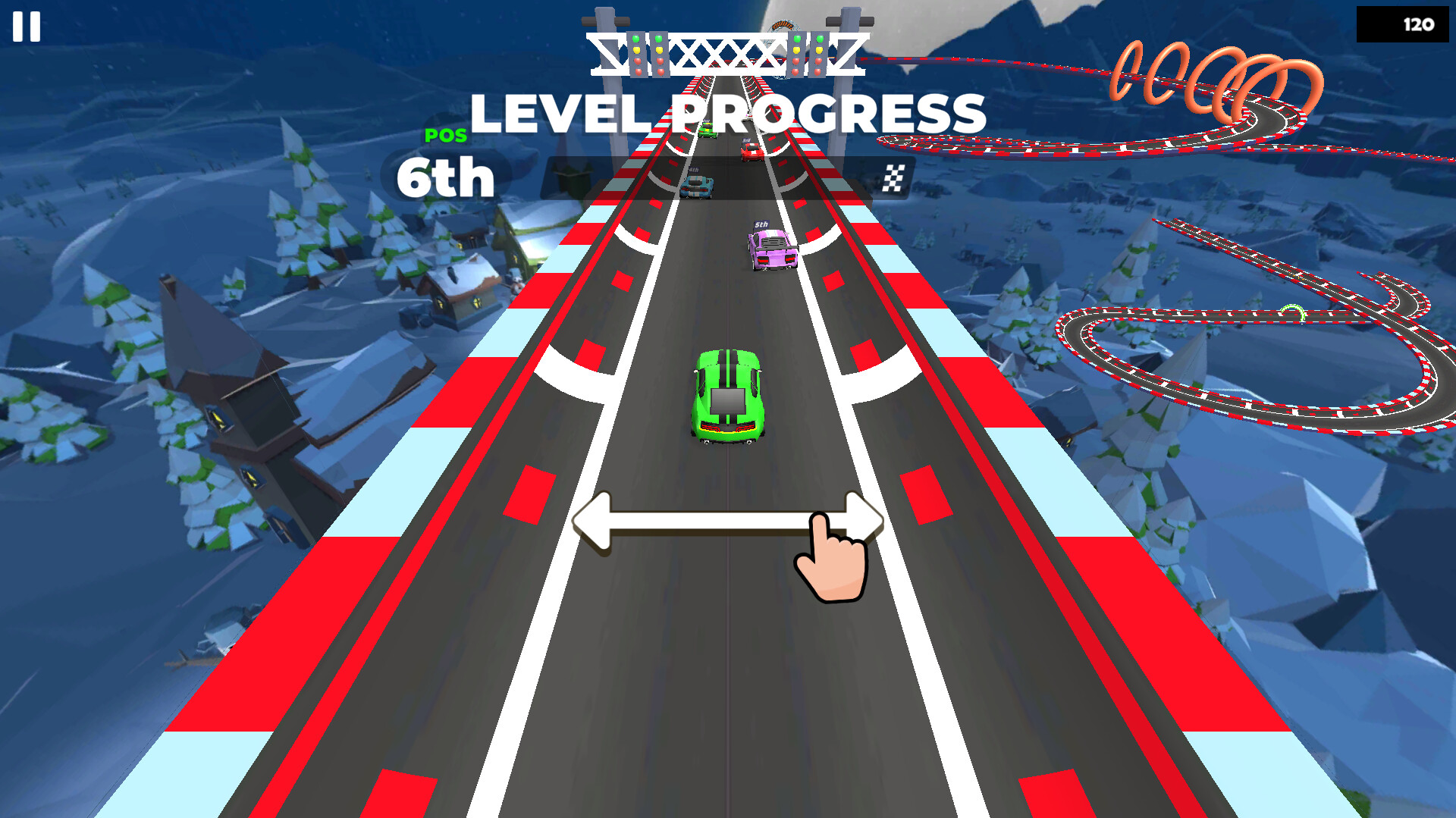
Task: Tap the pointing hand tutorial icon
Action: click(830, 561)
